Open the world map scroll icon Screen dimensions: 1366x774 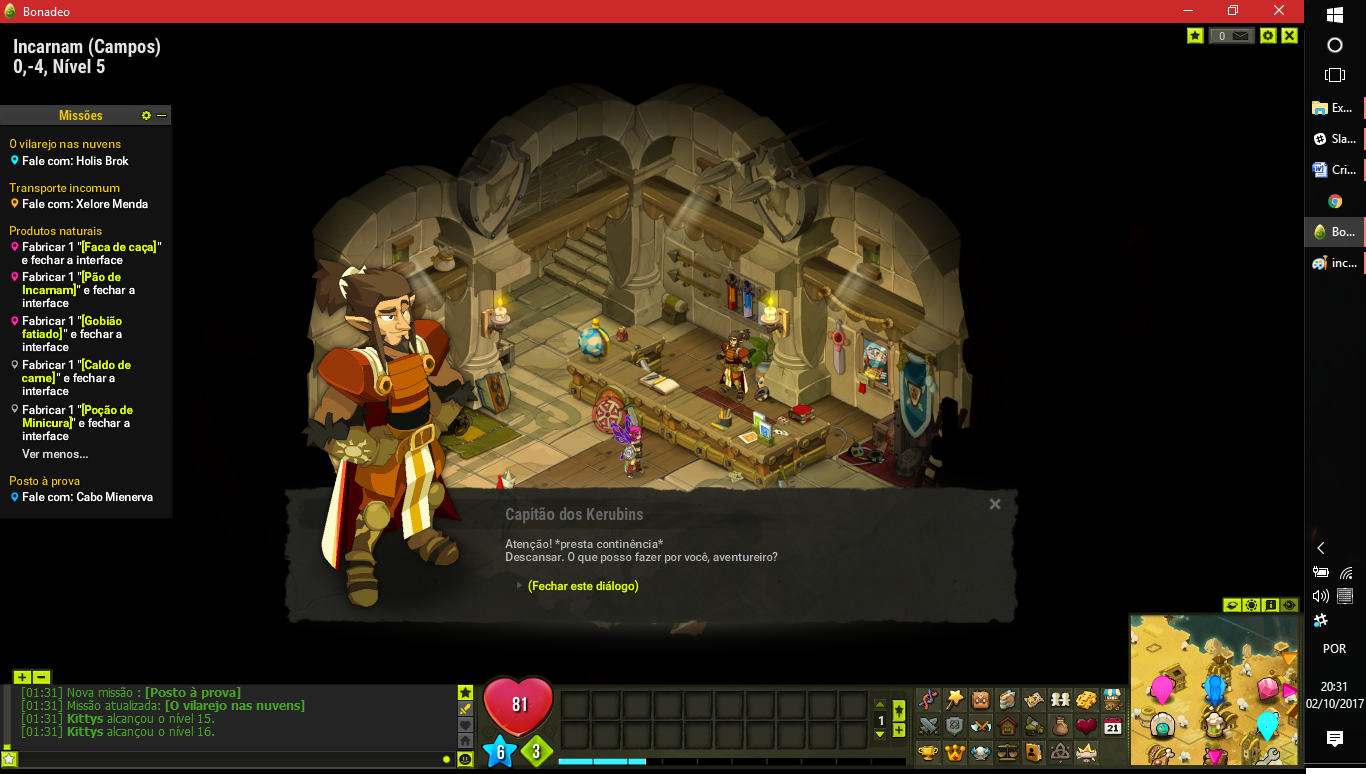coord(1034,699)
